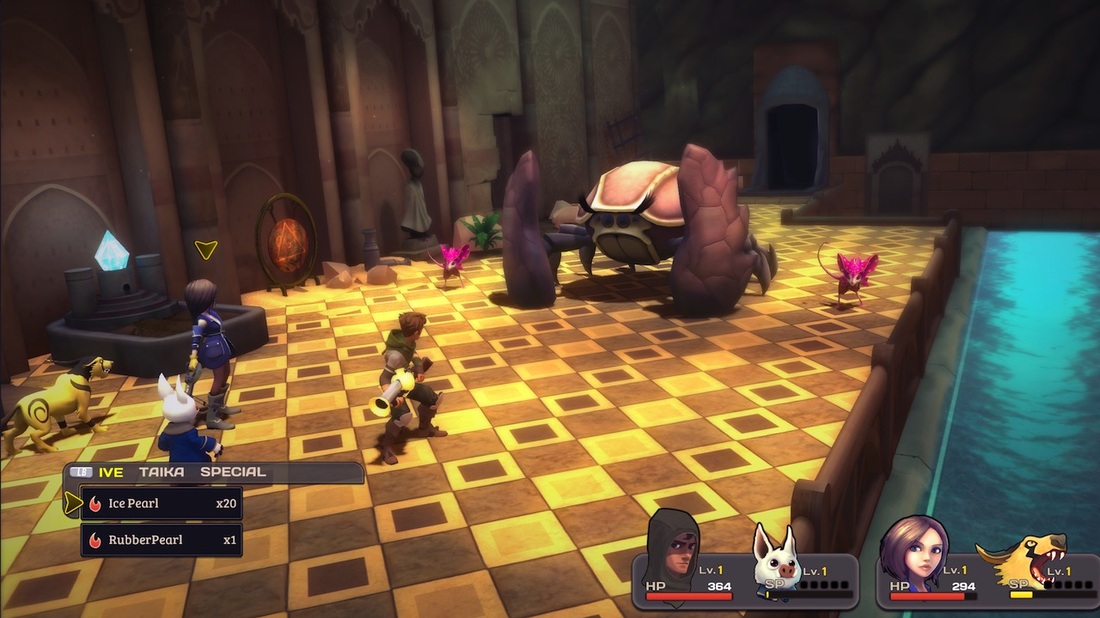
Task: Click the hooded hero portrait
Action: pyautogui.click(x=672, y=548)
